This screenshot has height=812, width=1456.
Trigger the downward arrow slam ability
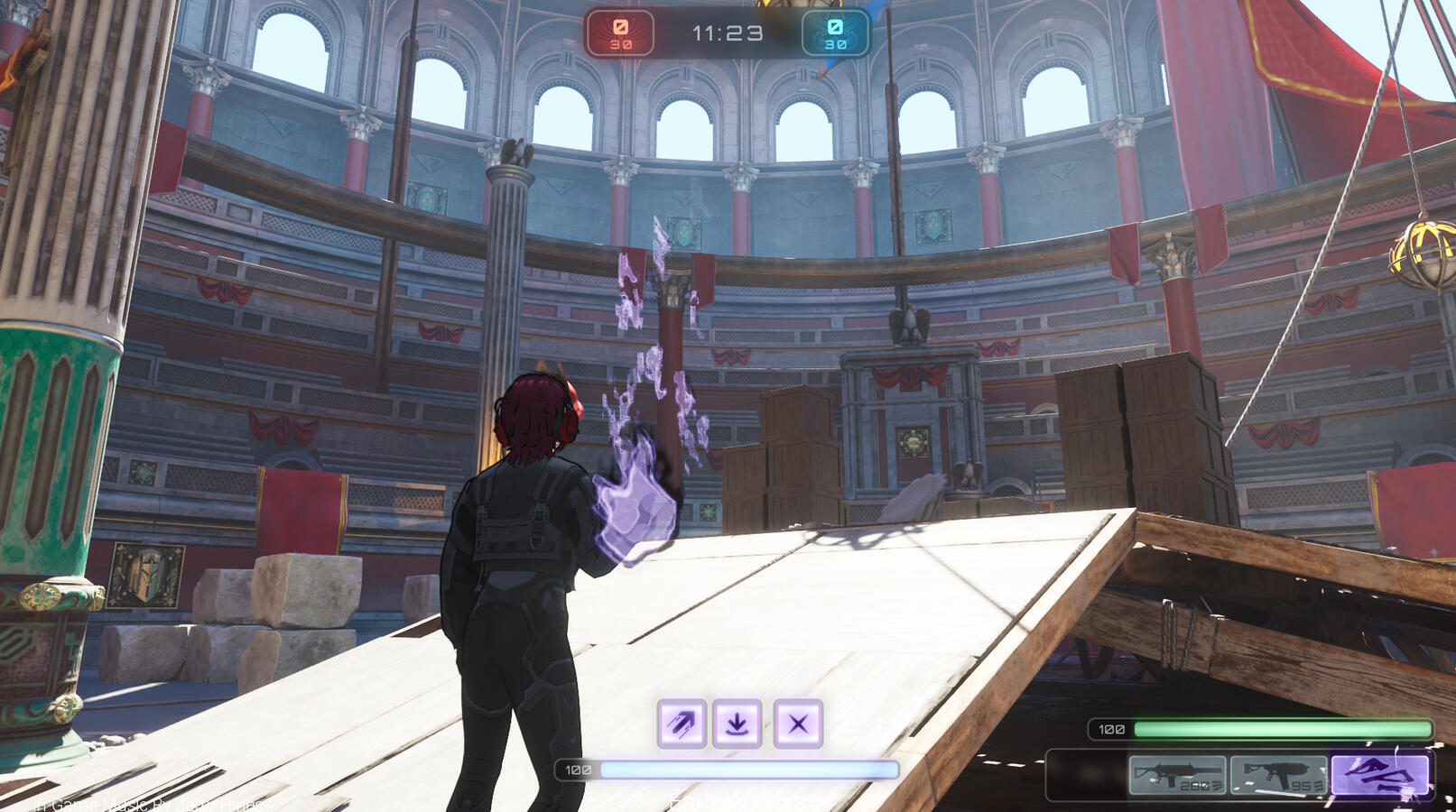click(x=737, y=724)
